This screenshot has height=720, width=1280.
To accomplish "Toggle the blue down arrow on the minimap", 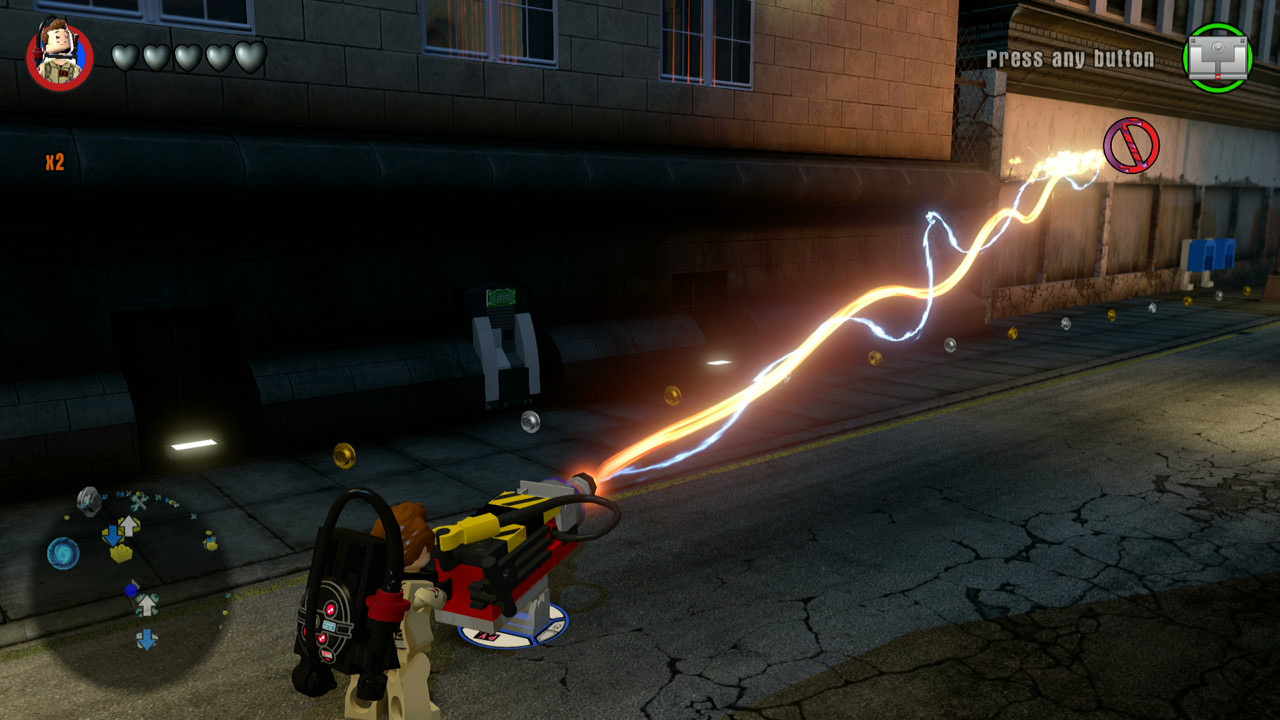I will (x=113, y=536).
